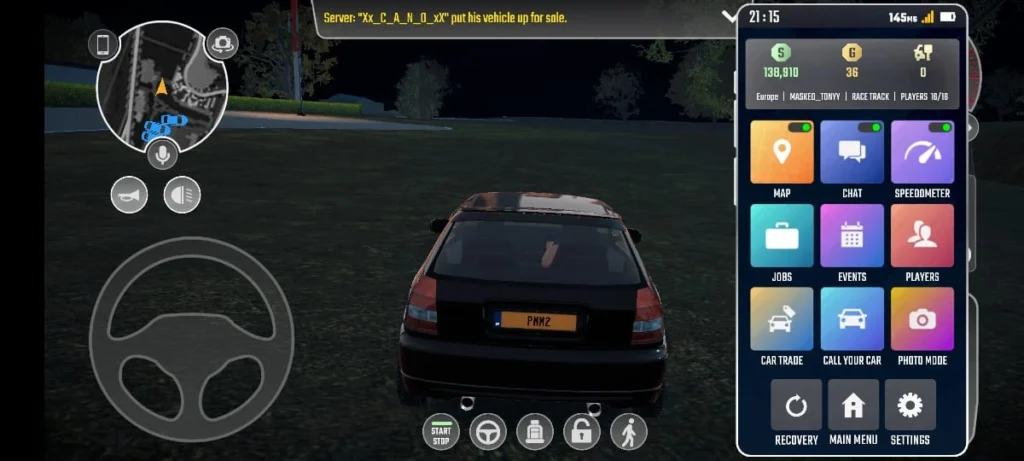Return to the Main Menu

pos(853,406)
